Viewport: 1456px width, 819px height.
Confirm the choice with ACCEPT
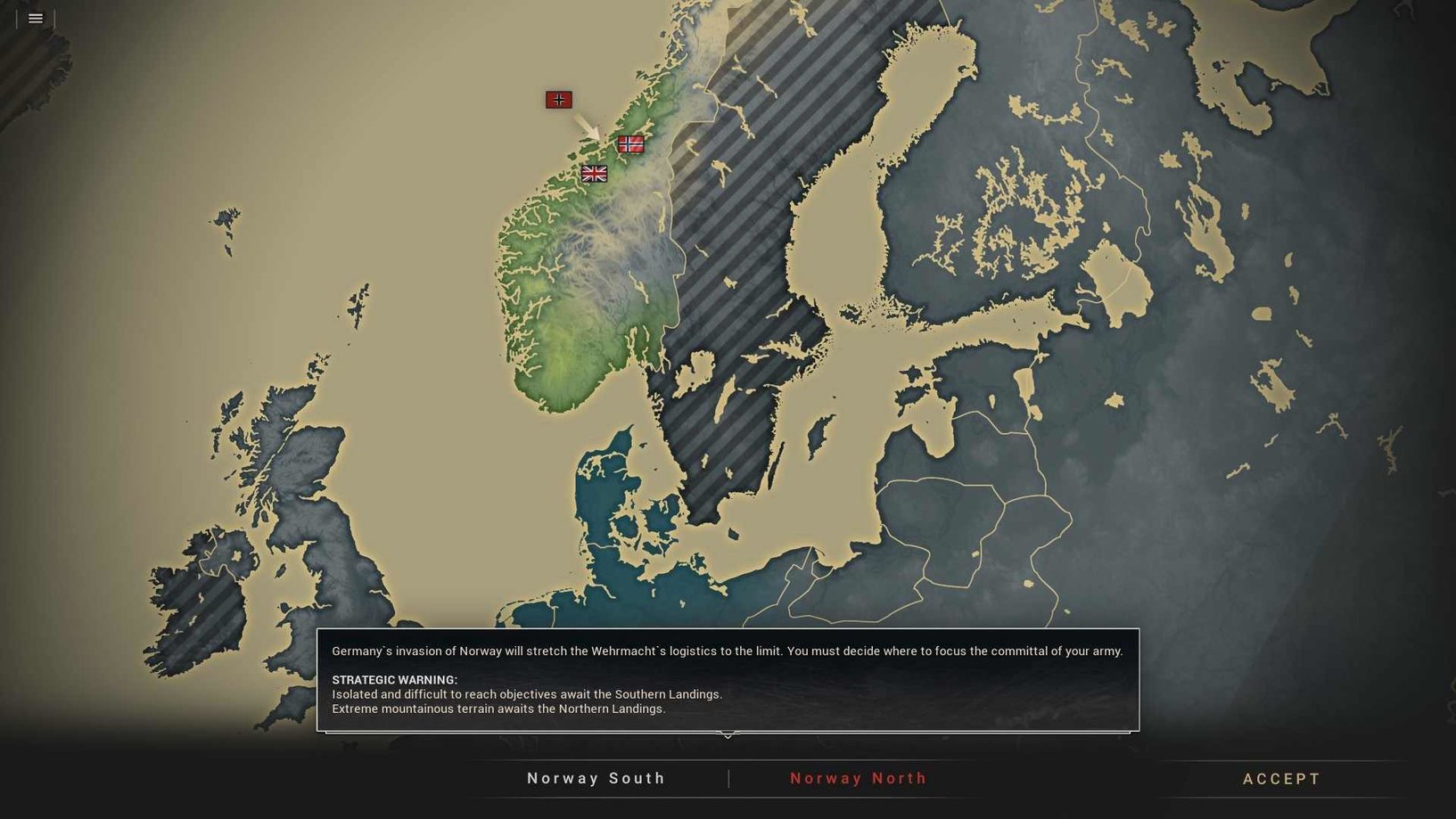tap(1281, 779)
